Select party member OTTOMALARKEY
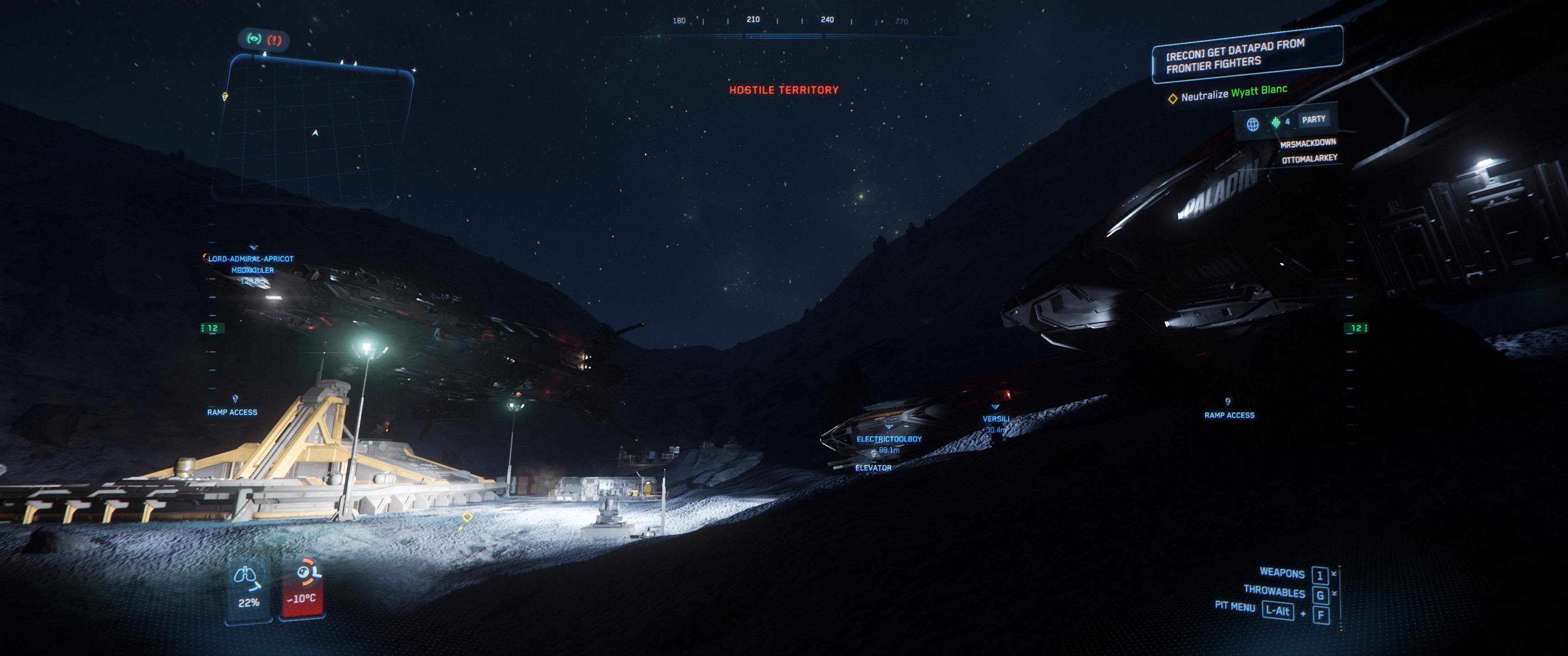The width and height of the screenshot is (1568, 656). (x=1309, y=159)
